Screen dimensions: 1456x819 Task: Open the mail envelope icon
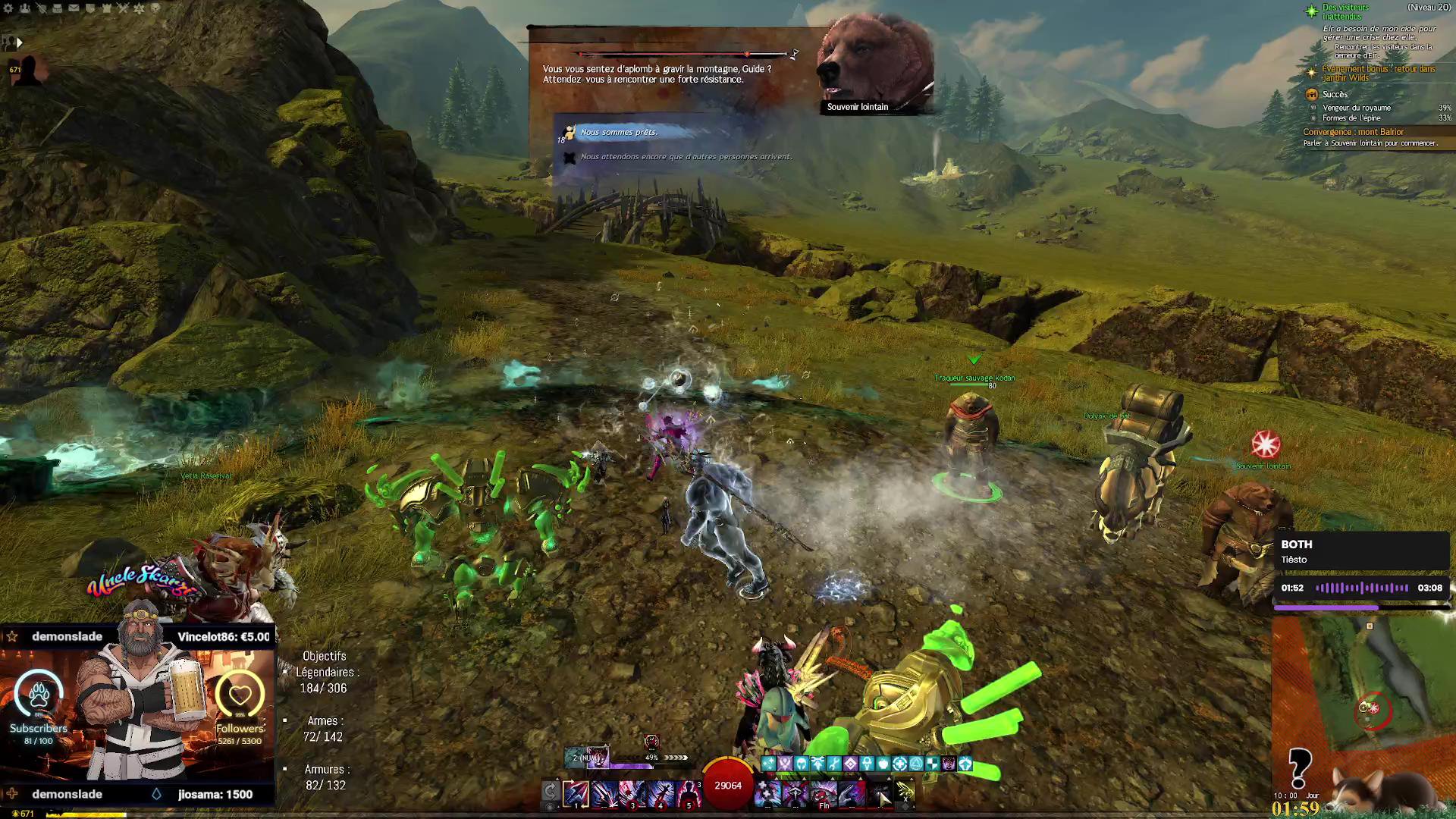pyautogui.click(x=74, y=8)
